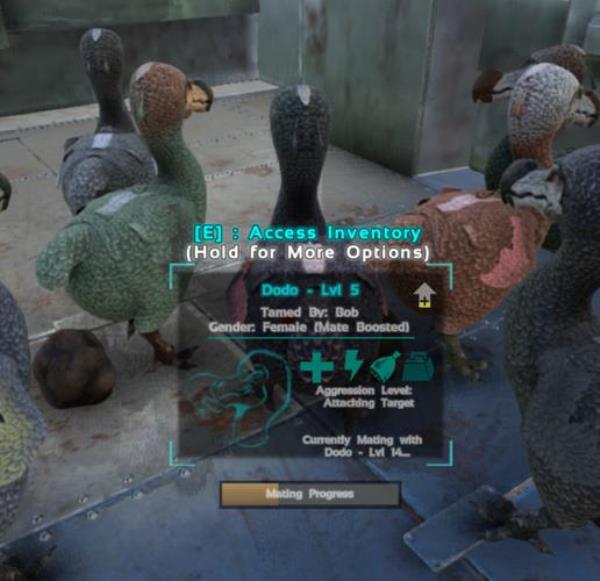600x581 pixels.
Task: Click the green health cross icon
Action: tap(317, 369)
